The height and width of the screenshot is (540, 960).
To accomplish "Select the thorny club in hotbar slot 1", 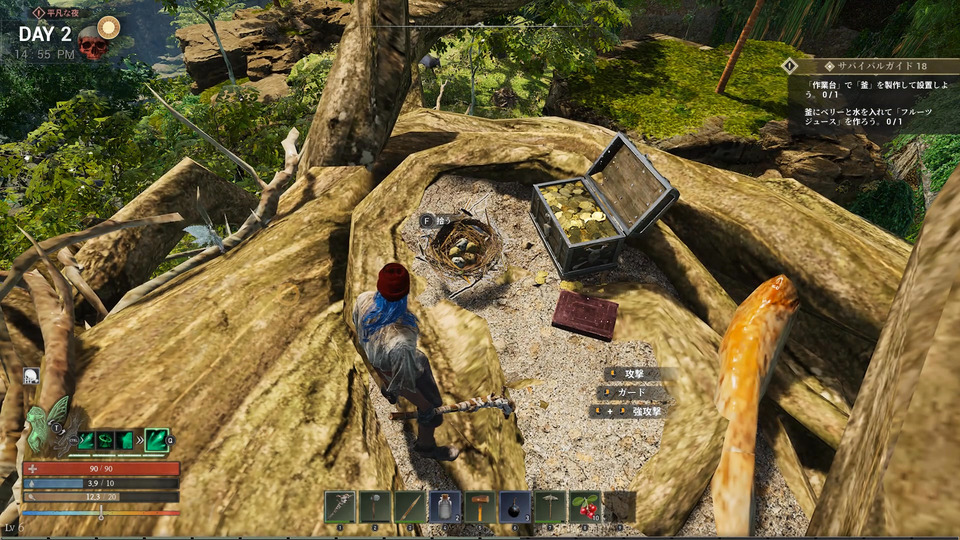I will (x=340, y=507).
